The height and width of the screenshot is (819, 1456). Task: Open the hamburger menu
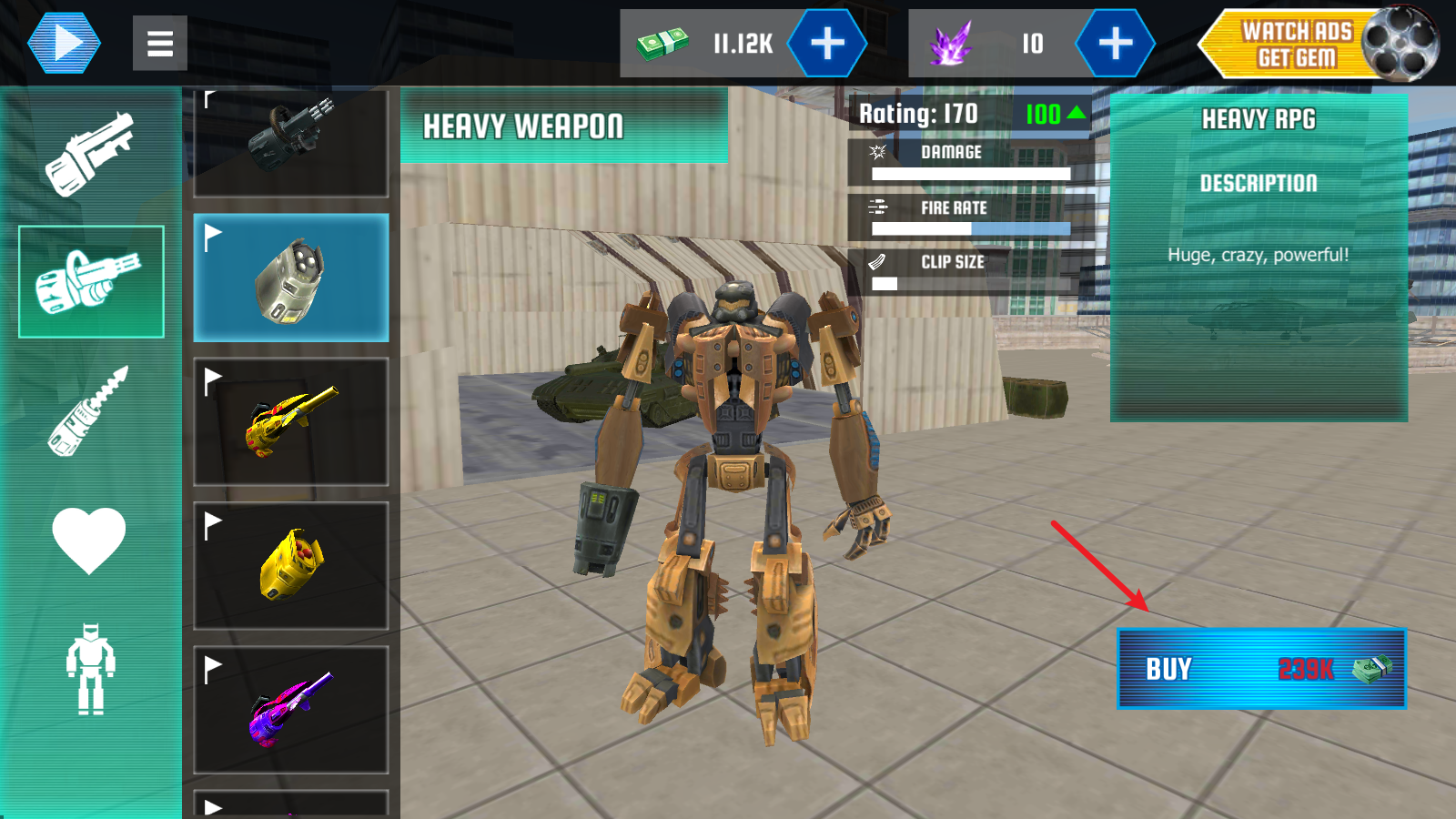(x=160, y=43)
